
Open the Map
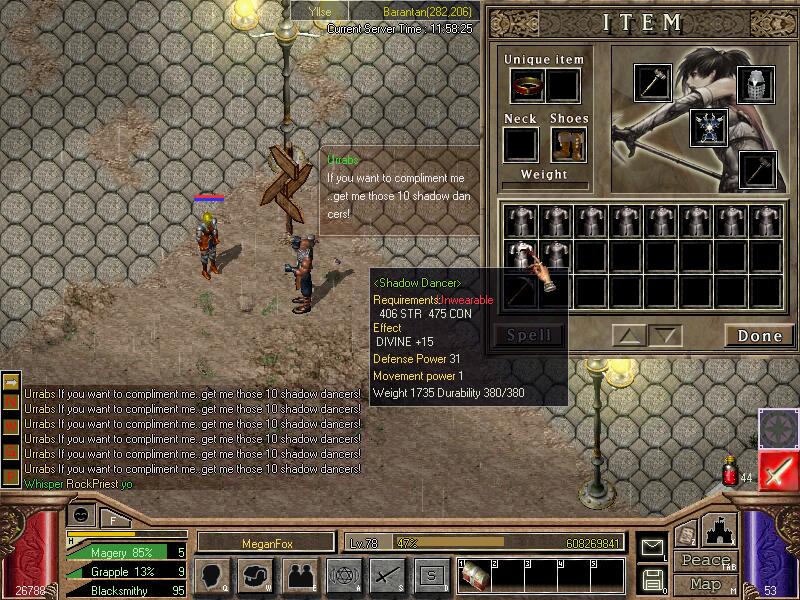(x=704, y=584)
